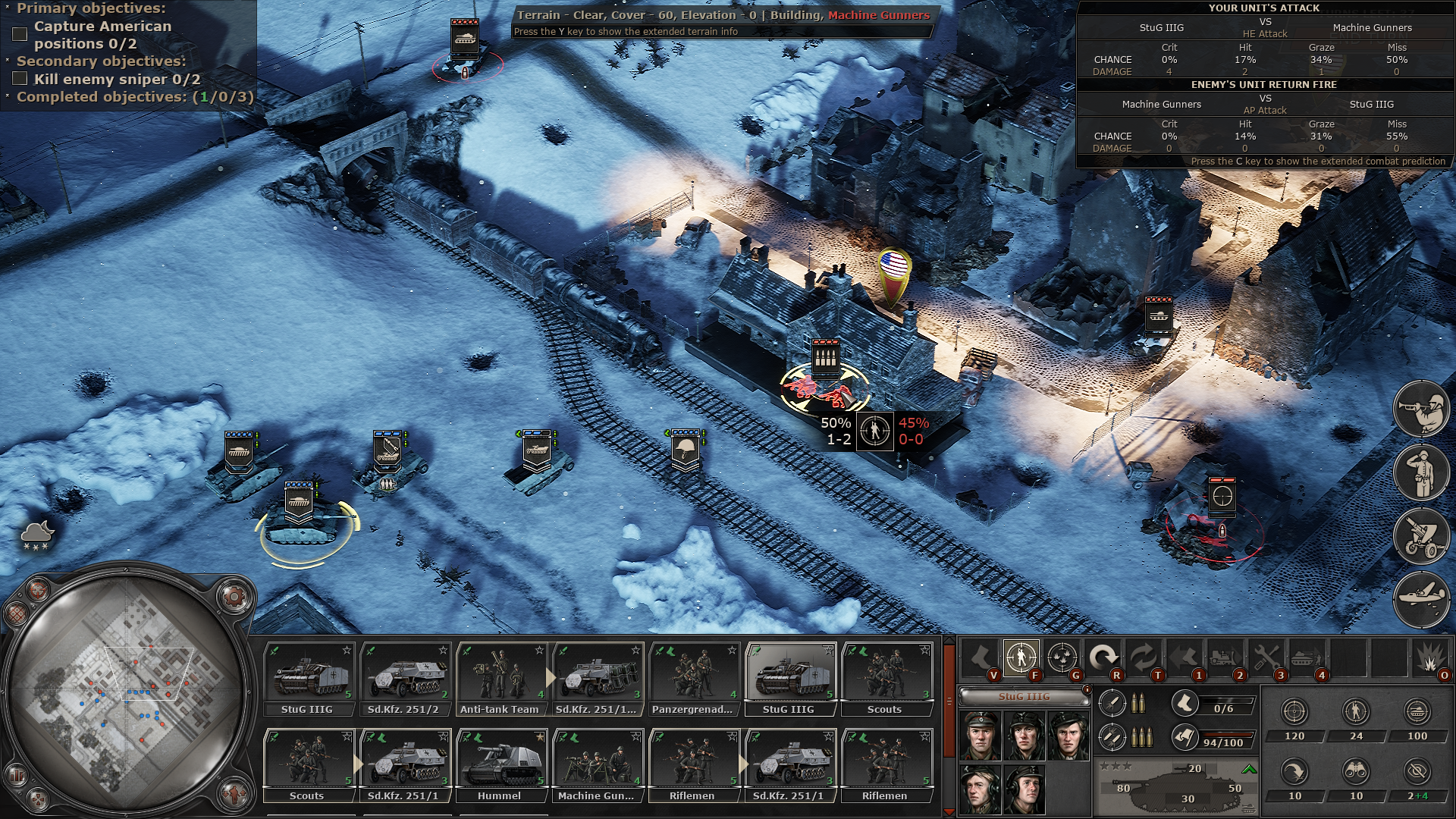Toggle the camouflage eye icon on stats panel
Viewport: 1456px width, 819px height.
pos(1417,771)
